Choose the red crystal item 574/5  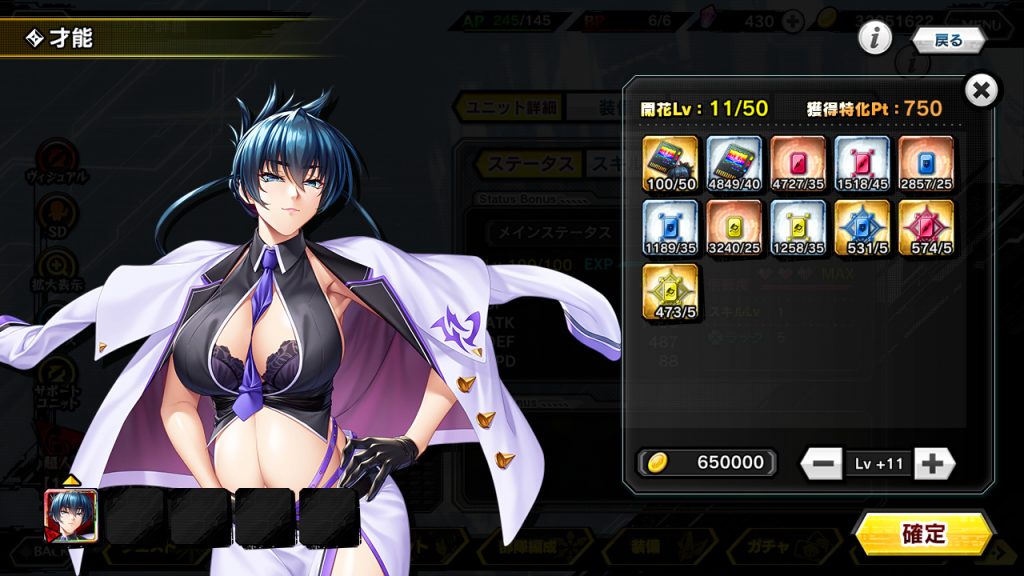click(926, 228)
